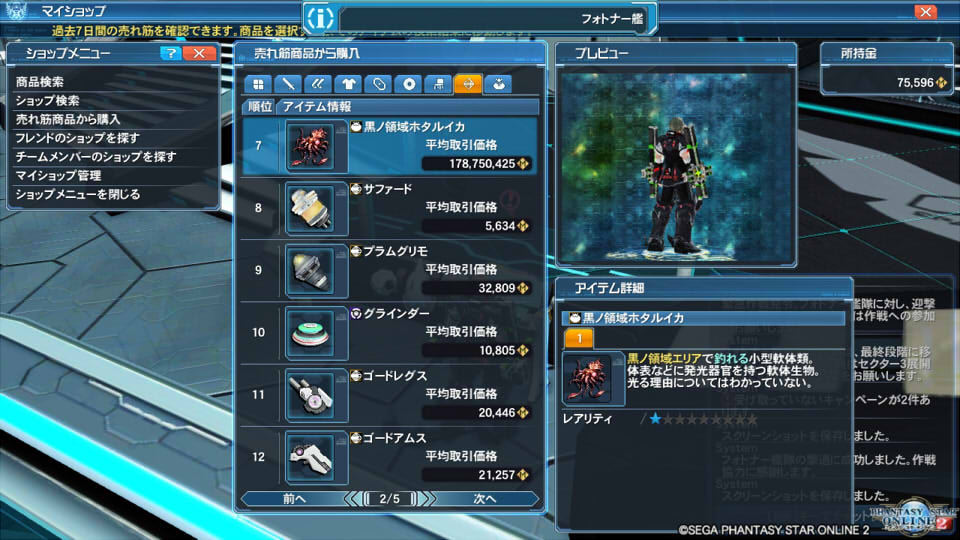
Task: Switch to the sword weapon tab
Action: 288,84
